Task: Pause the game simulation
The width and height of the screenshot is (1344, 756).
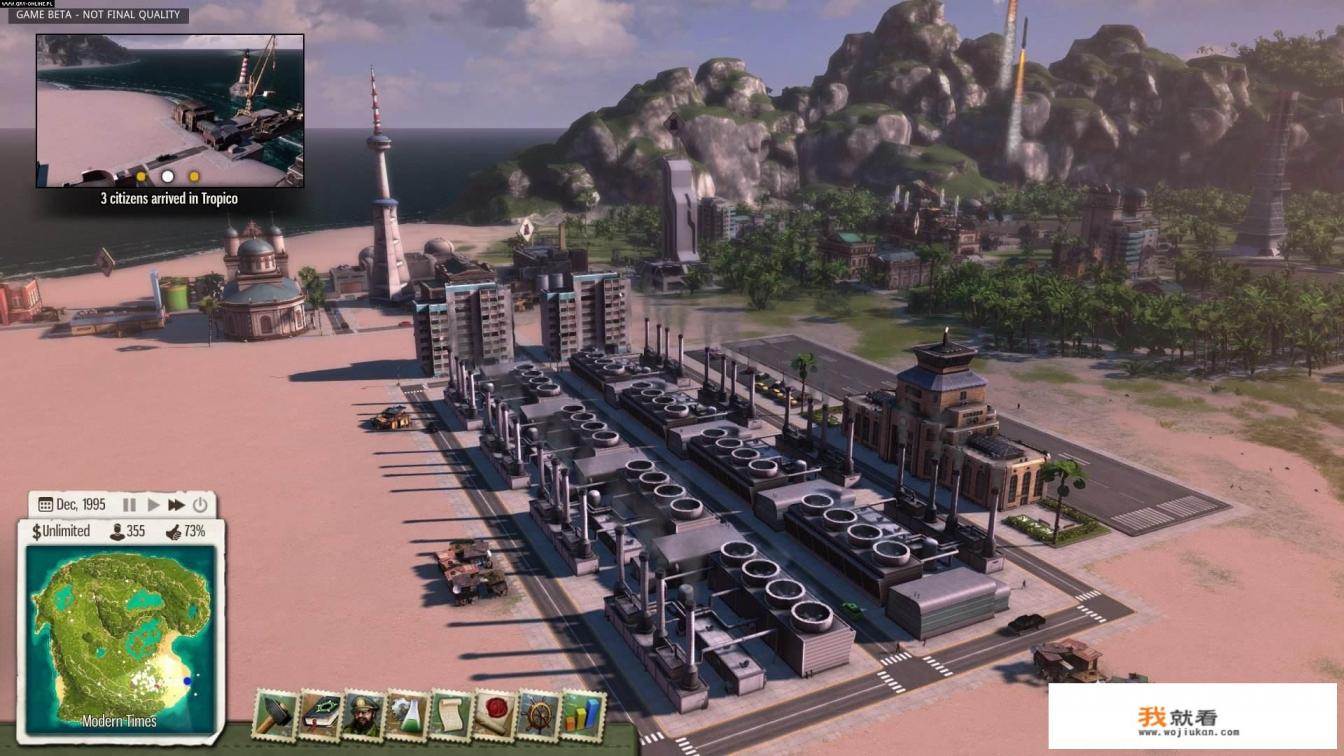Action: 129,505
